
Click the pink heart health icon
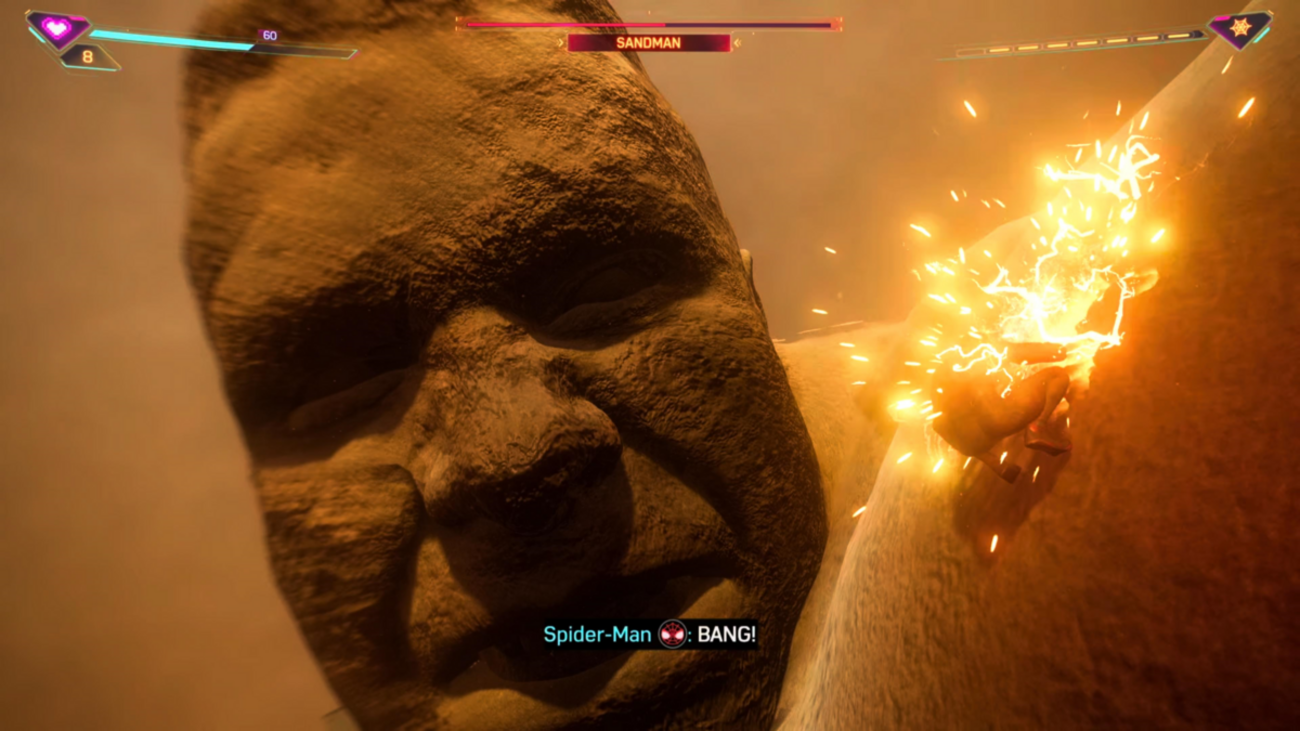tap(56, 29)
